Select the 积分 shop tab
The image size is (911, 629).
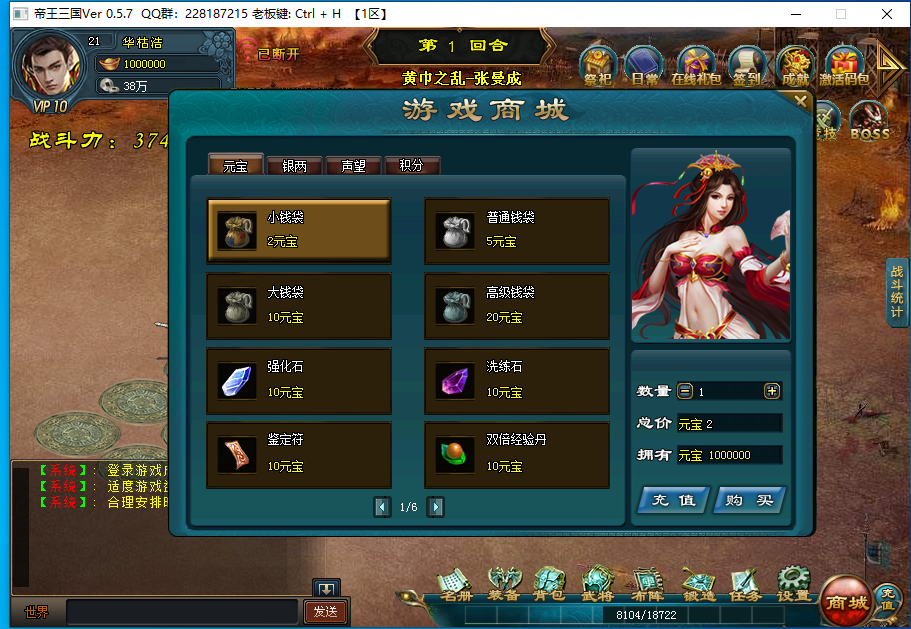(x=411, y=166)
